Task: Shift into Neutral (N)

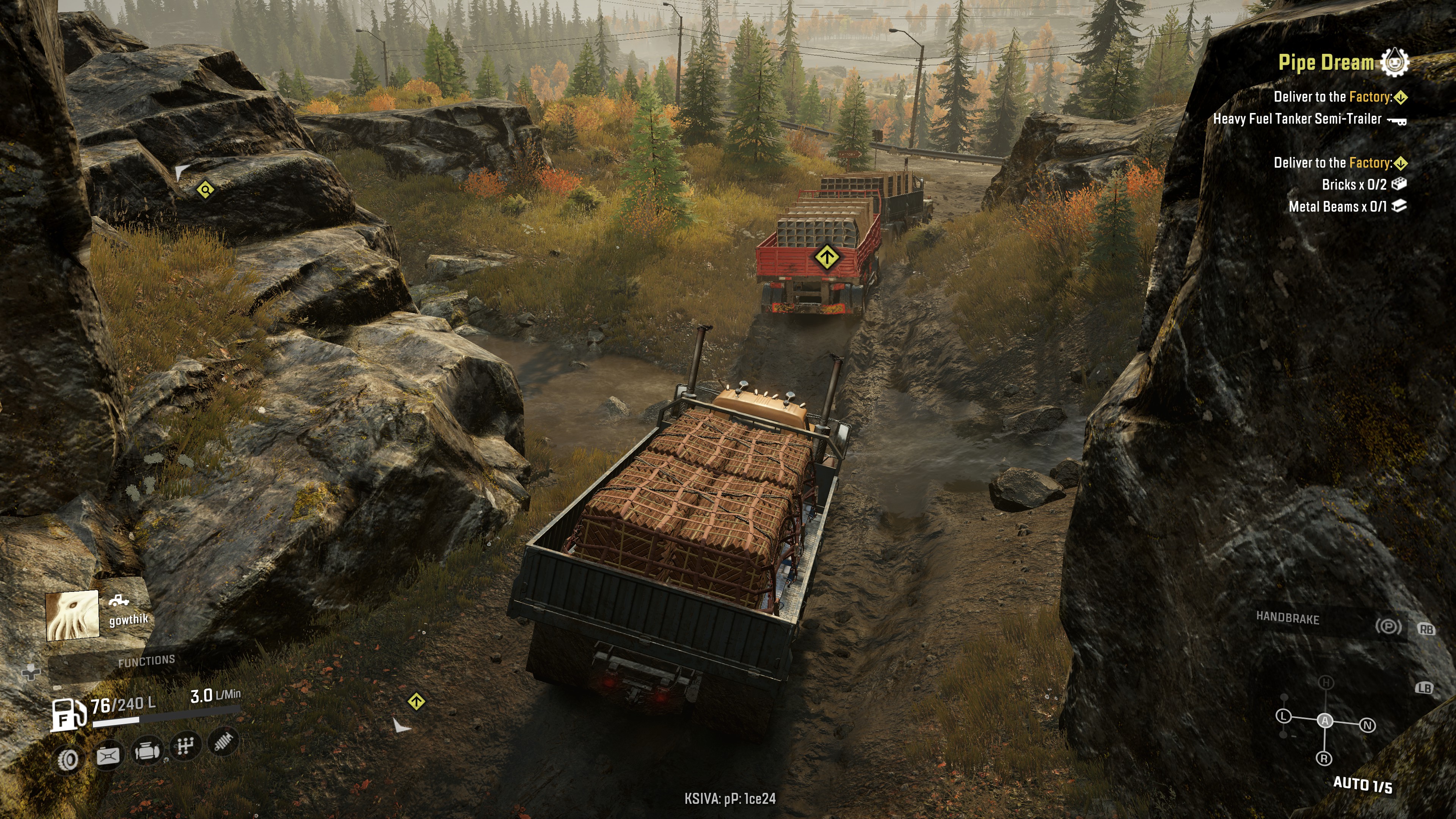Action: [x=1367, y=725]
